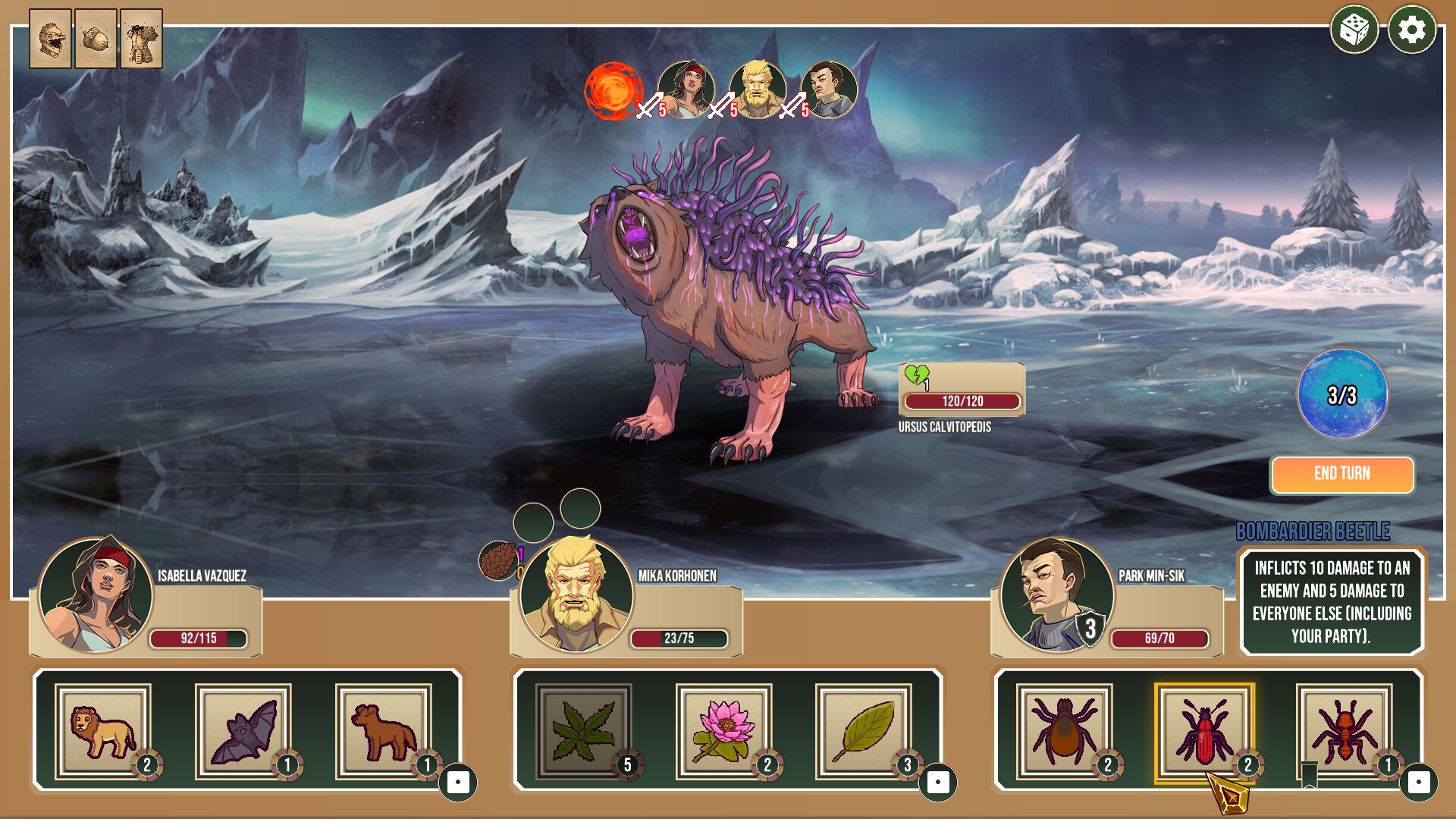Select the acorn relic icon
1456x819 pixels.
click(x=96, y=39)
